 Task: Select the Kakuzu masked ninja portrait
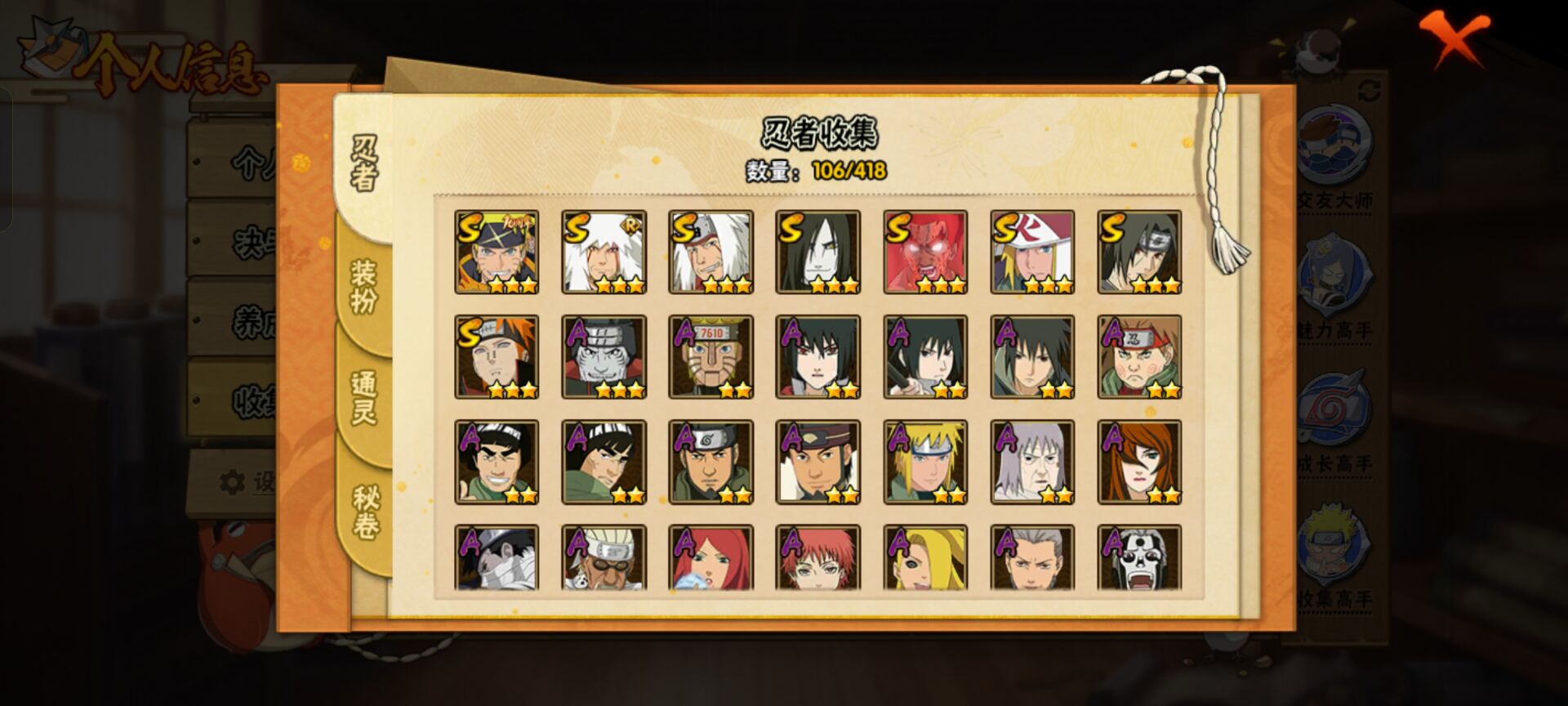pos(604,357)
